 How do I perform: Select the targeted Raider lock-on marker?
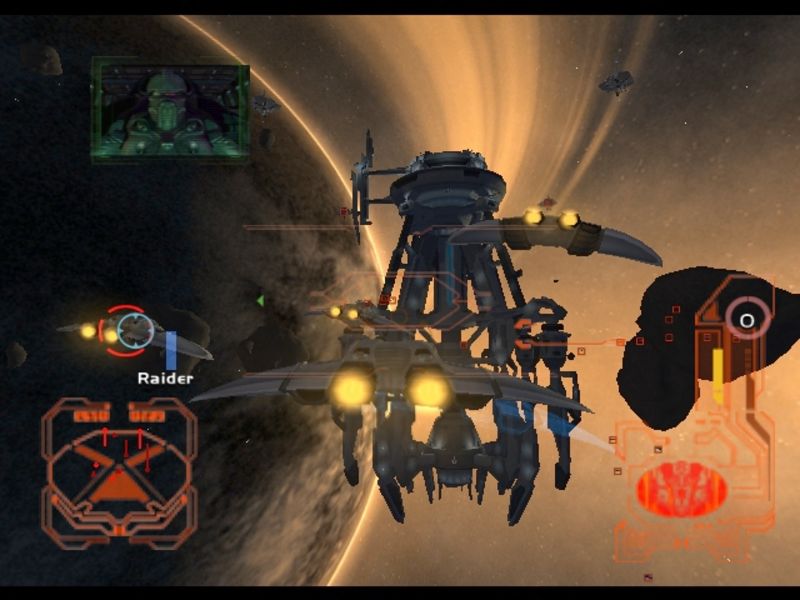point(133,329)
